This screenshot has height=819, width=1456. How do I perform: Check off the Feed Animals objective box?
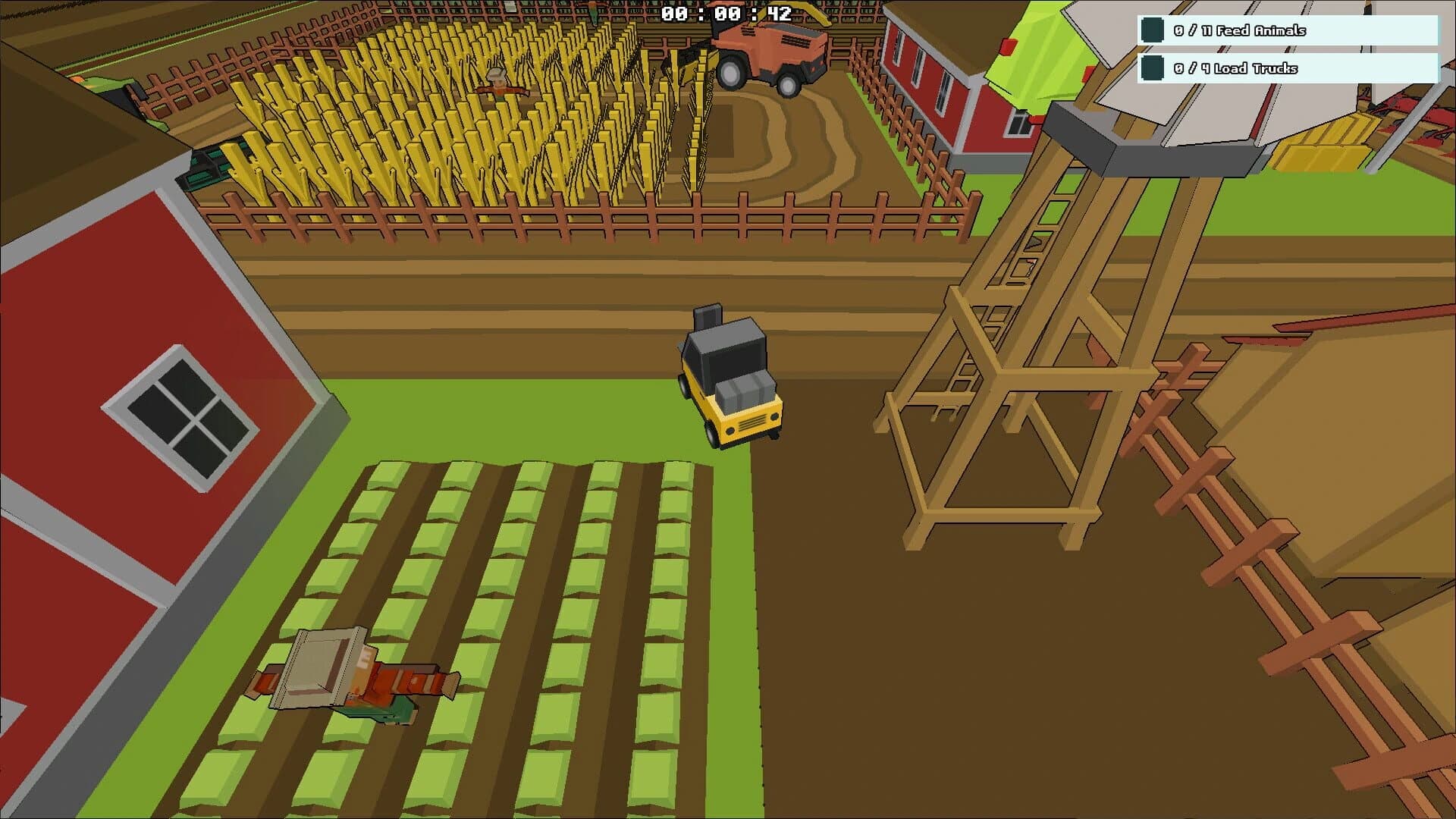[1152, 31]
